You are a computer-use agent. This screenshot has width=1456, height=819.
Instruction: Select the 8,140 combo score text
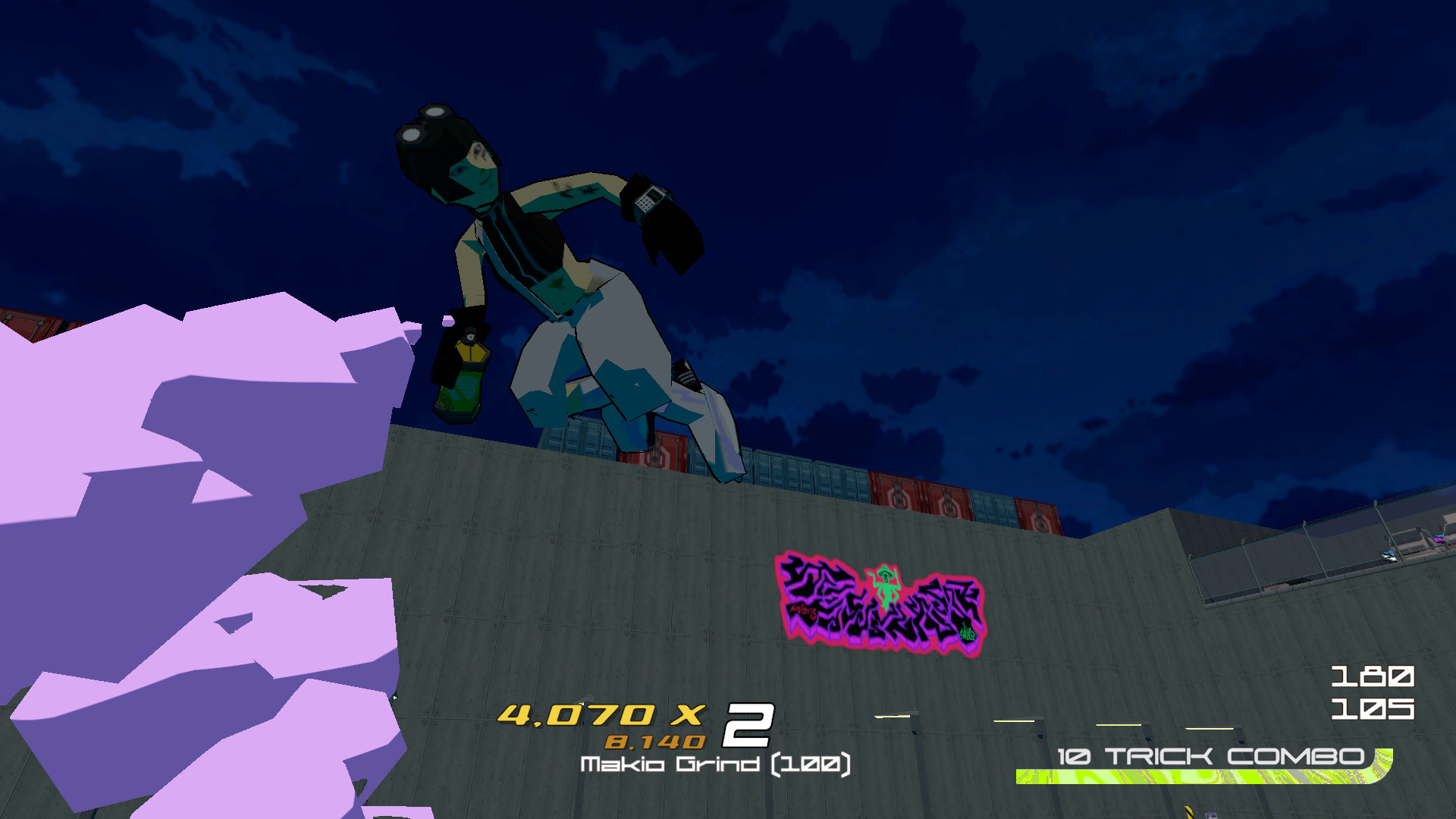click(656, 741)
